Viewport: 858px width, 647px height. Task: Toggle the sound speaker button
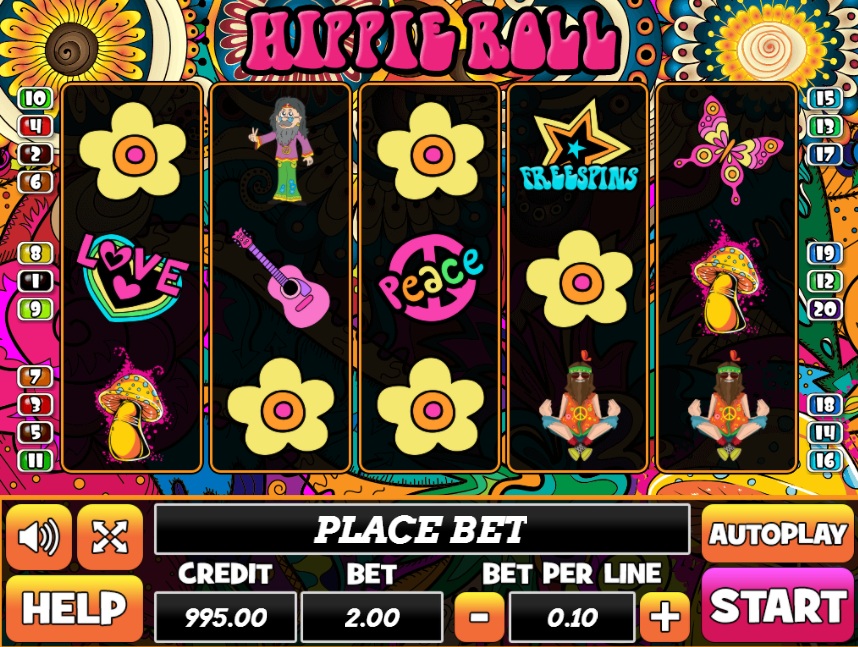pyautogui.click(x=39, y=537)
